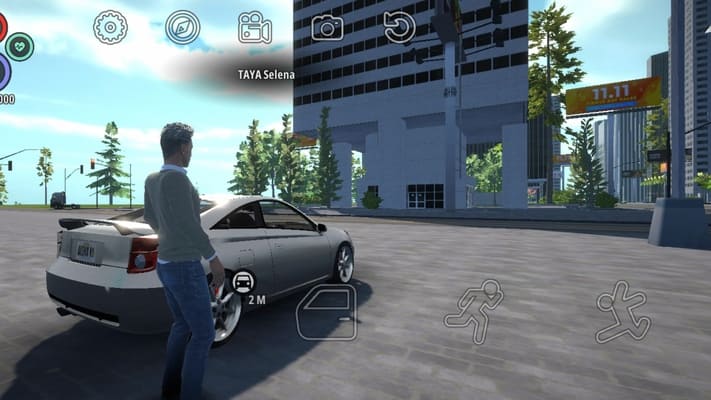The width and height of the screenshot is (711, 400).
Task: Open the compass navigation icon
Action: (x=183, y=27)
